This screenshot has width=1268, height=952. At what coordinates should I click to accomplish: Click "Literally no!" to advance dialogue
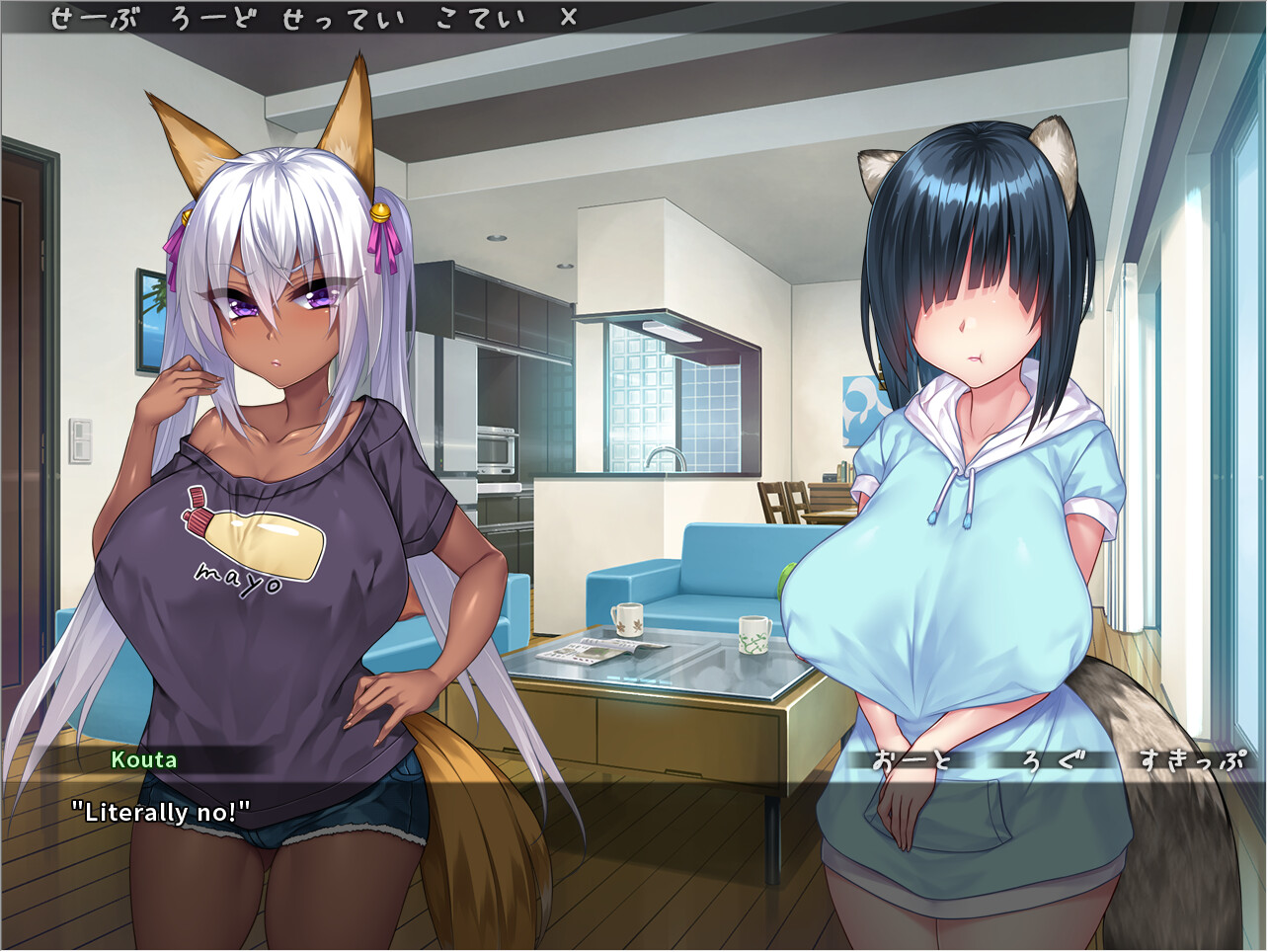(161, 812)
